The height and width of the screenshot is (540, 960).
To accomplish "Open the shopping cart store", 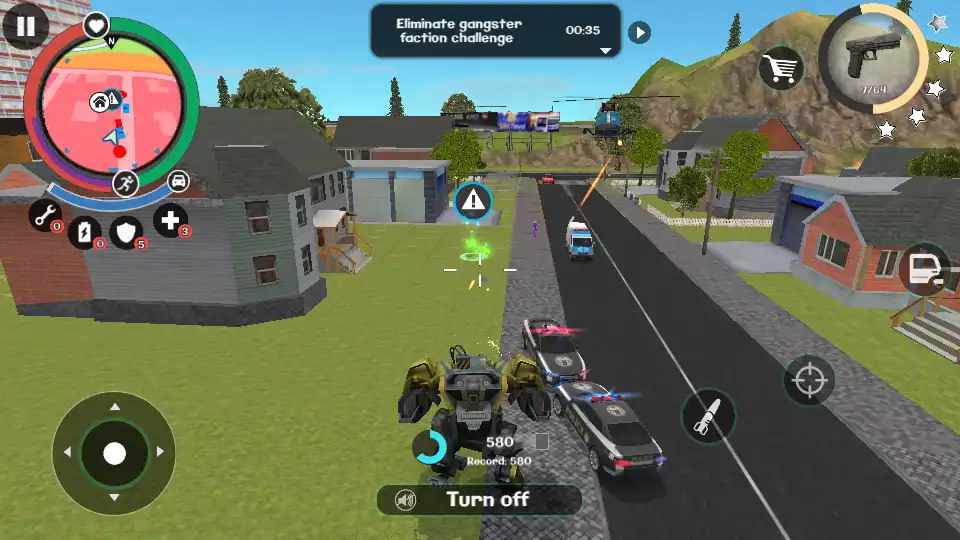I will coord(783,68).
